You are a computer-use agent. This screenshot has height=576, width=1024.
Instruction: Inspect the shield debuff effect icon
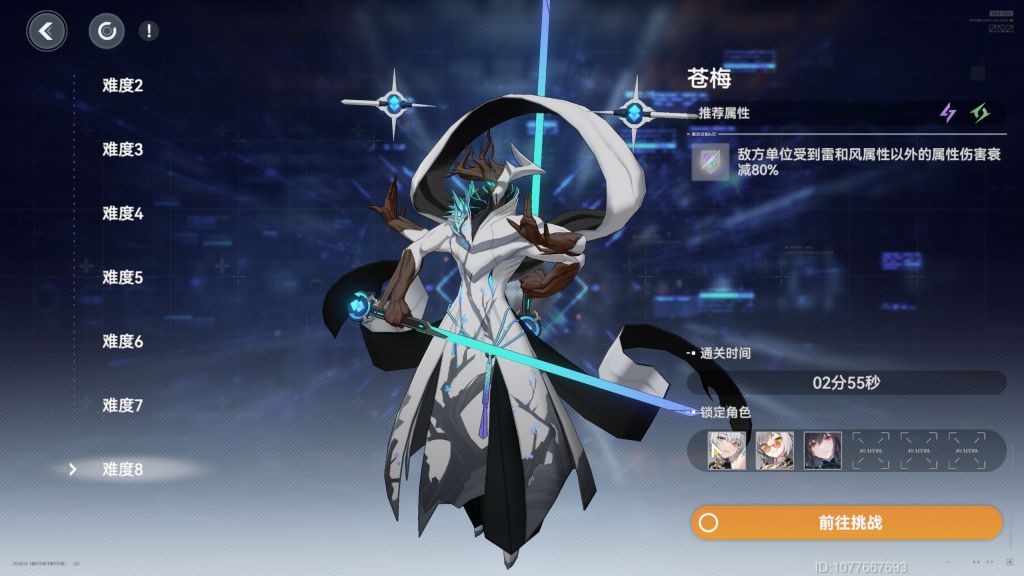click(711, 162)
